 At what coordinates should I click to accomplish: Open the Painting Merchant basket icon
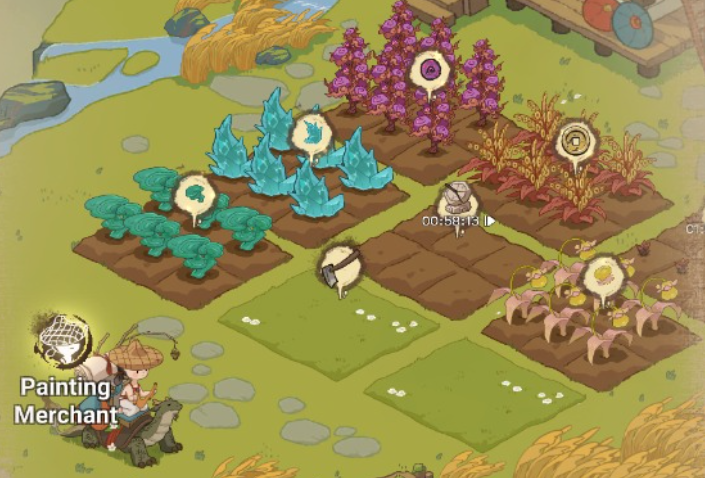pos(63,339)
